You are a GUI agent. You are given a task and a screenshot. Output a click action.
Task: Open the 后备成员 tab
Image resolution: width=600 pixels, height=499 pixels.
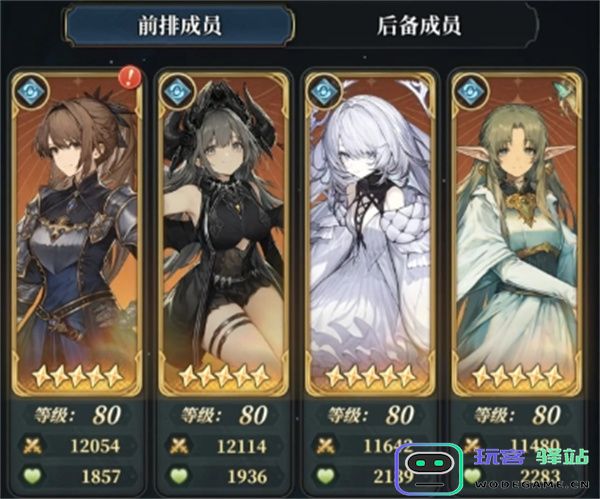pyautogui.click(x=420, y=26)
